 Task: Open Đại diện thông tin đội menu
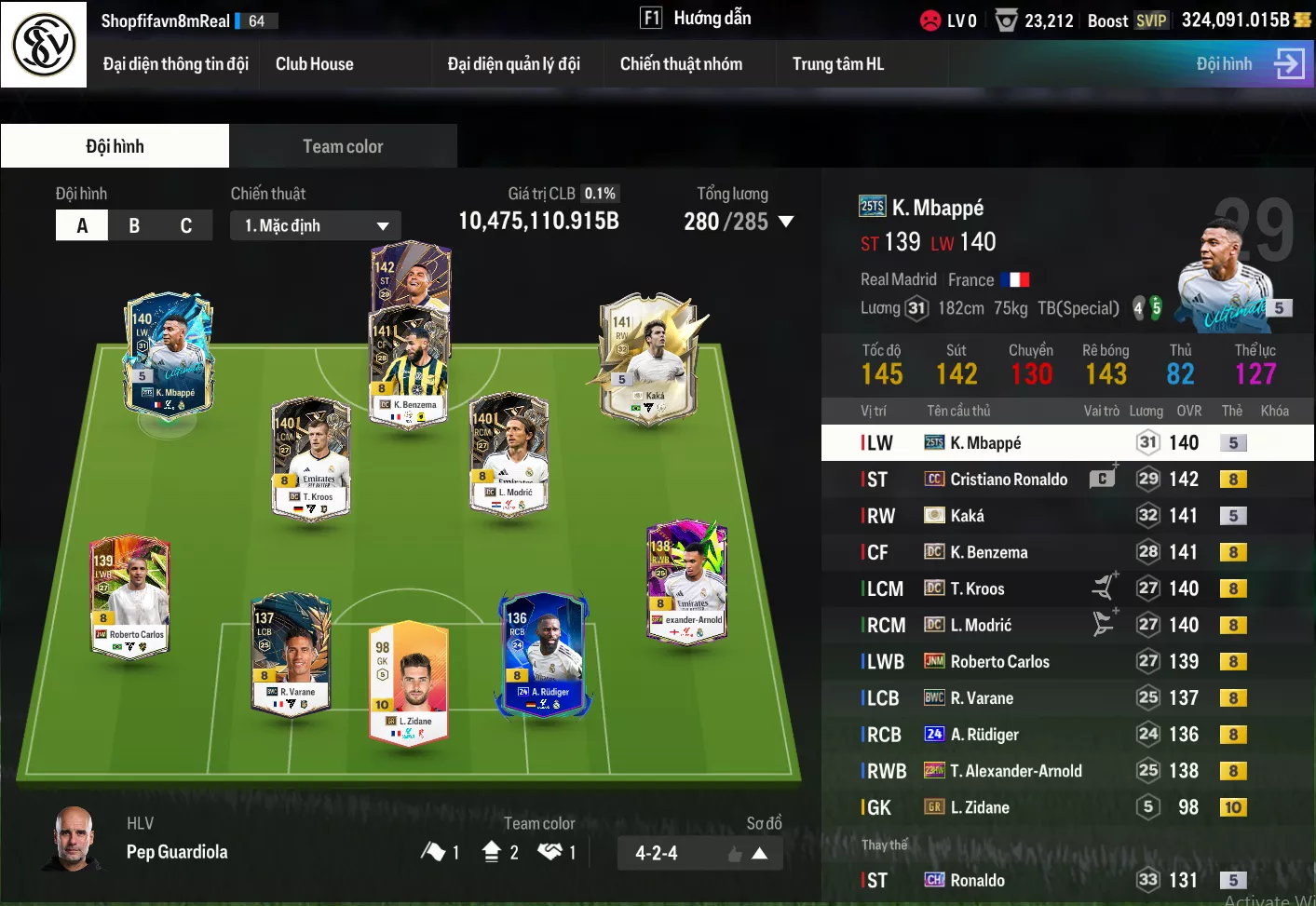click(175, 64)
